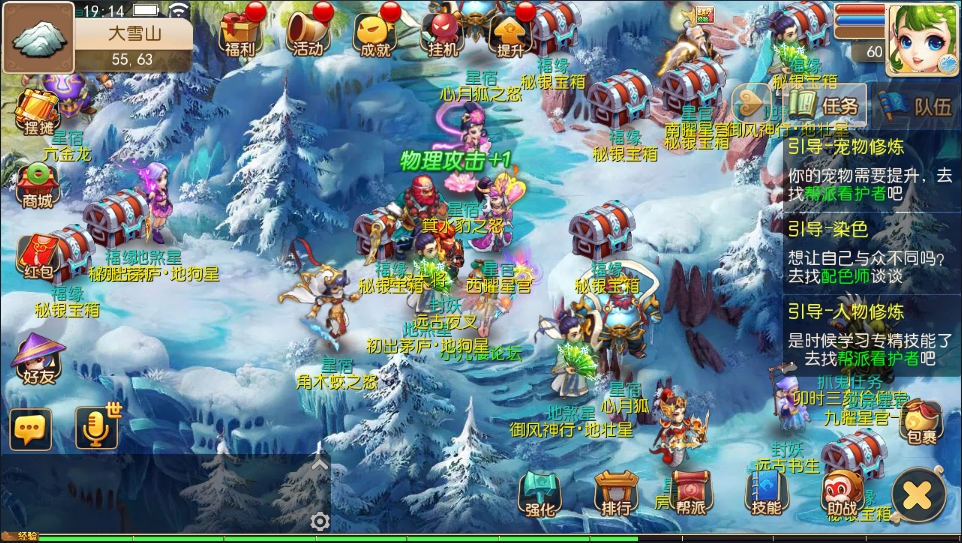Open the 成就 achievements icon
962x543 pixels.
point(375,31)
